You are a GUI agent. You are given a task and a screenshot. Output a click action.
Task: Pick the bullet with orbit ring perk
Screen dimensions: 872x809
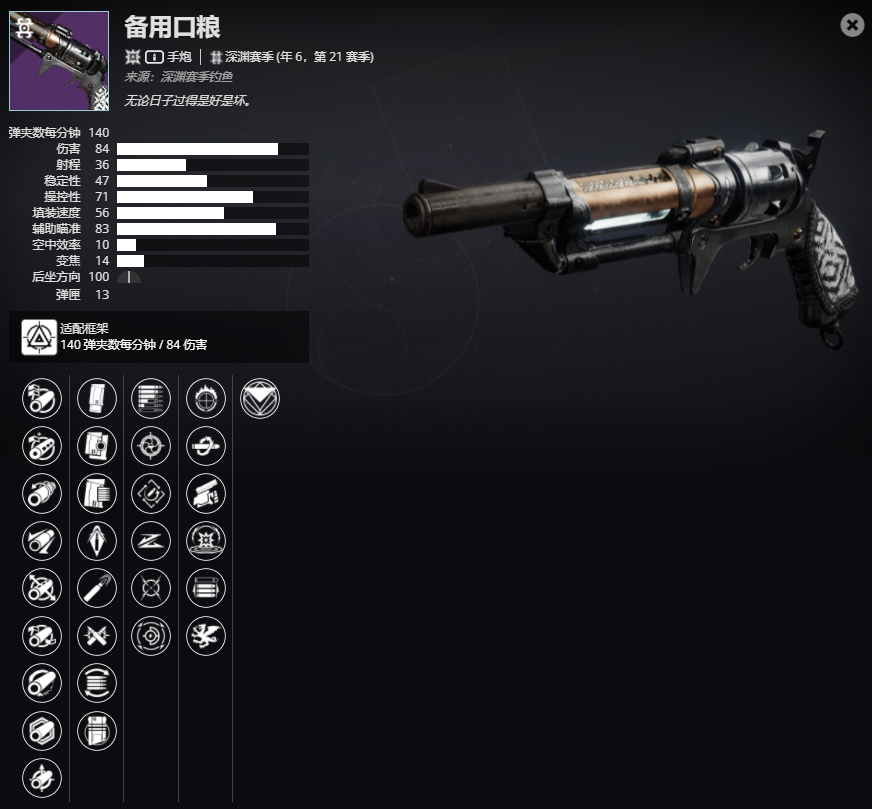pos(205,446)
